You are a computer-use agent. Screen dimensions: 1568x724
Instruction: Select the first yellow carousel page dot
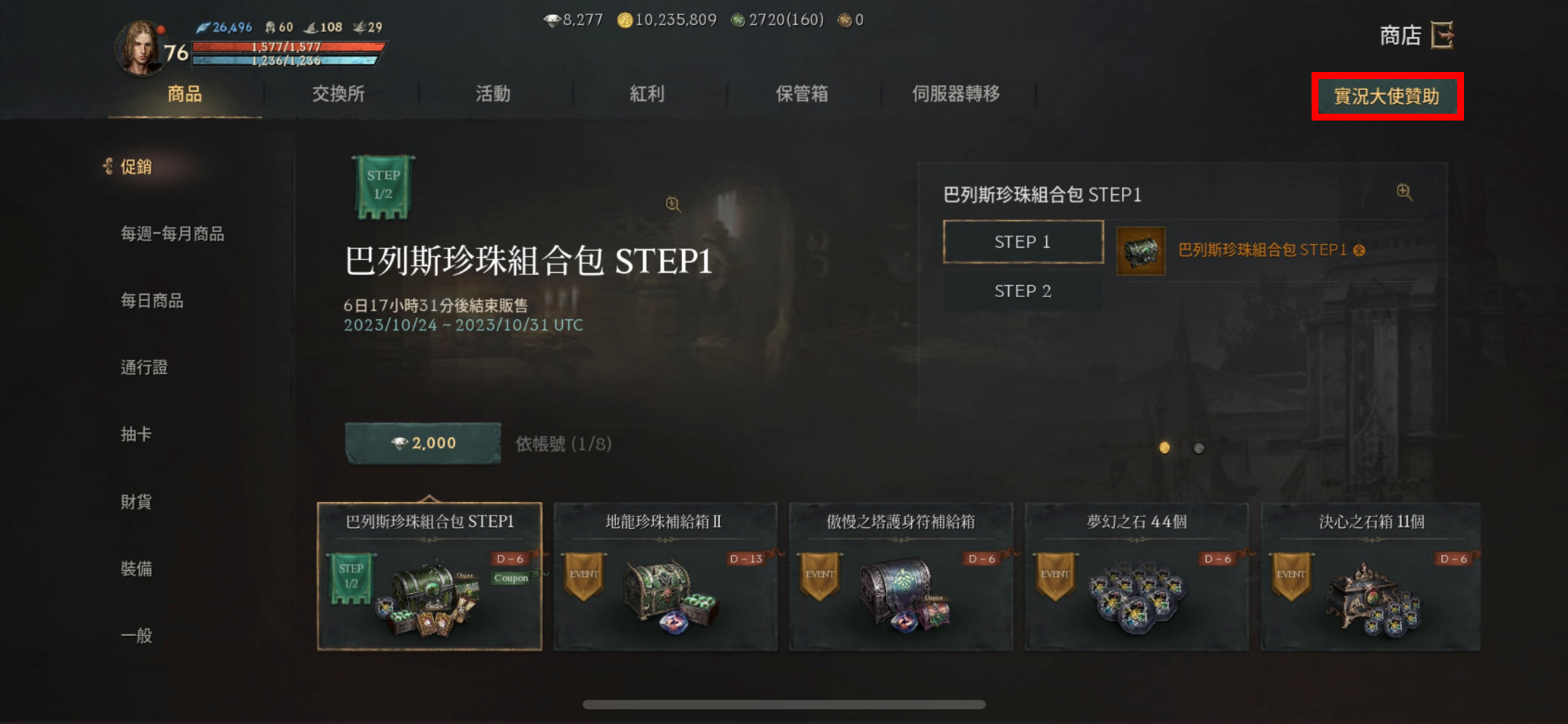[1166, 448]
